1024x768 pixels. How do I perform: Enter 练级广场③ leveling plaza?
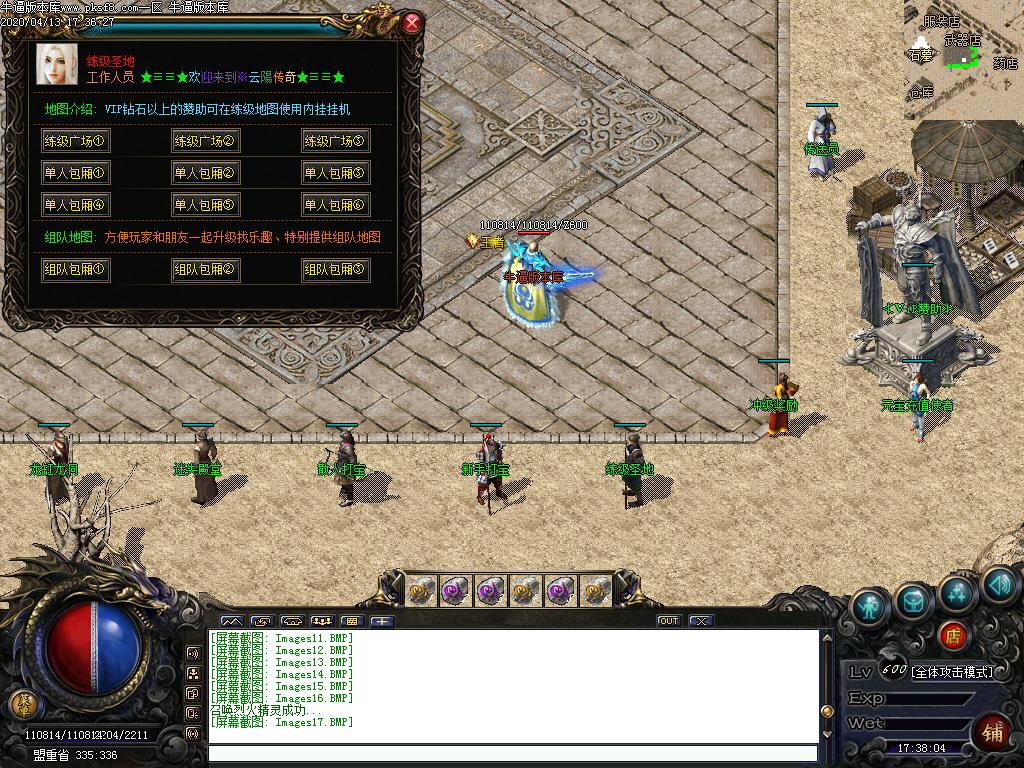pos(335,141)
